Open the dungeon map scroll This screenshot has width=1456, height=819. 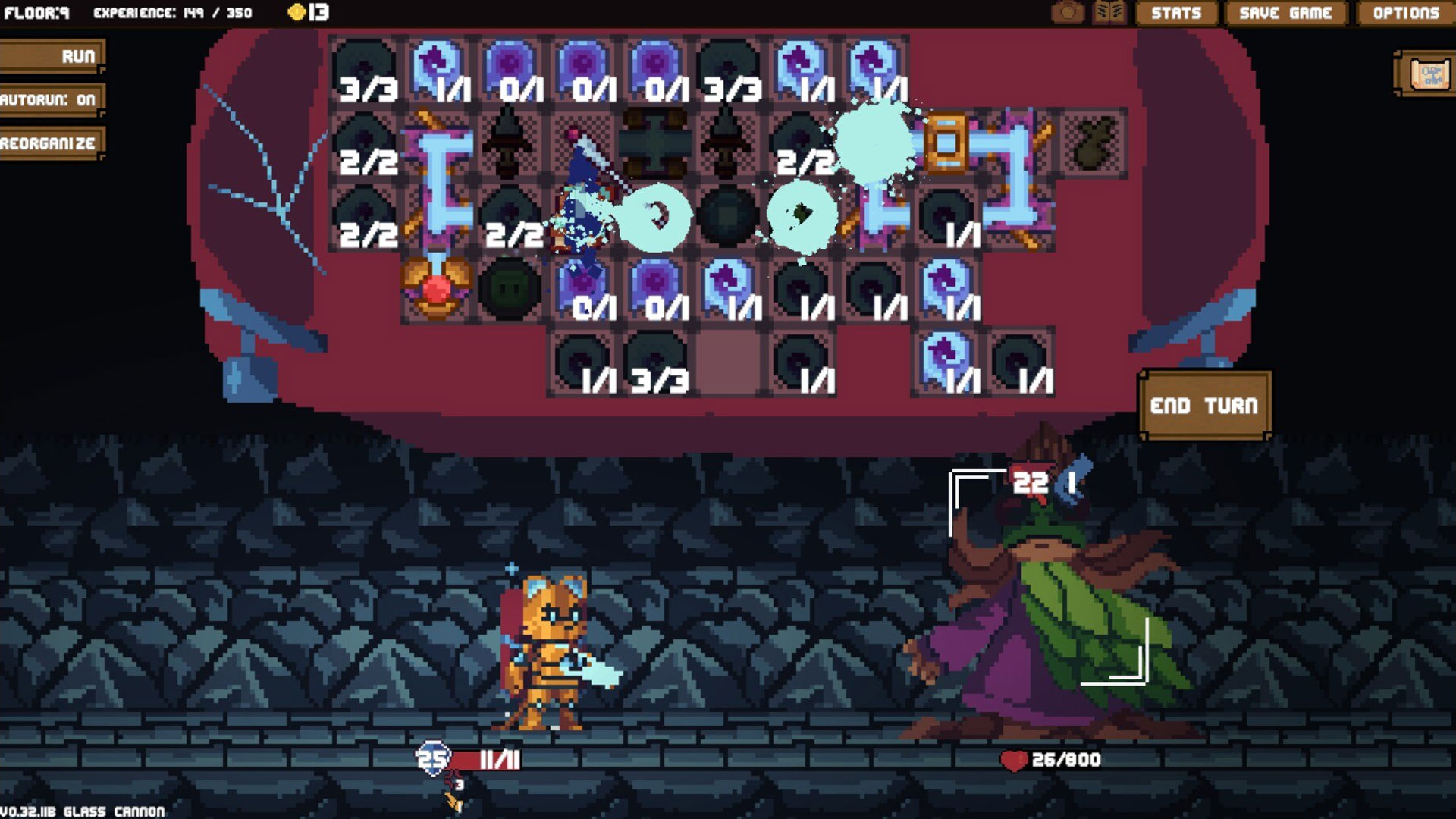[1429, 74]
